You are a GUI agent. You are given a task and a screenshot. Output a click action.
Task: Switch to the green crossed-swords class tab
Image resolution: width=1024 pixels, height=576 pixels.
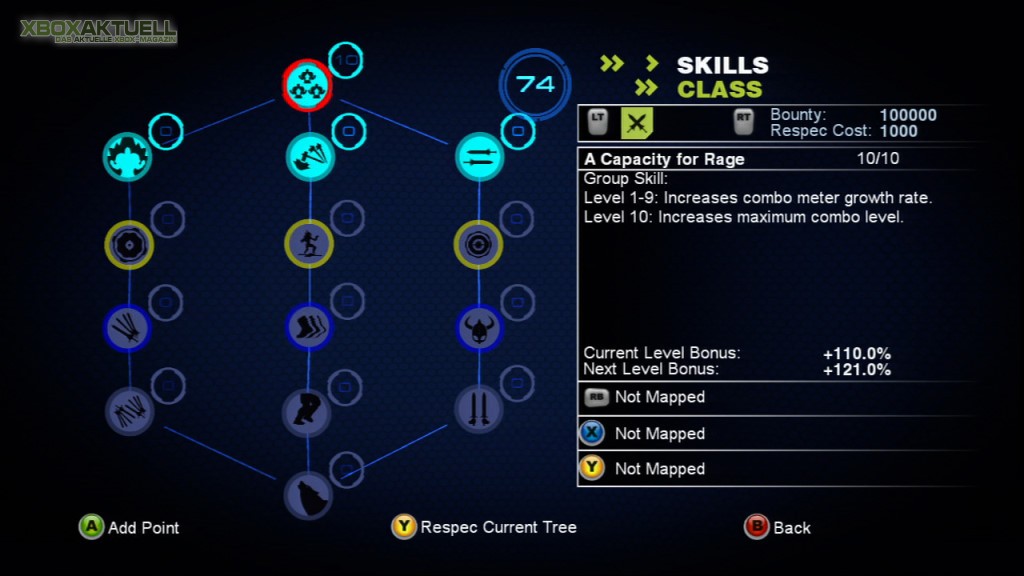638,123
